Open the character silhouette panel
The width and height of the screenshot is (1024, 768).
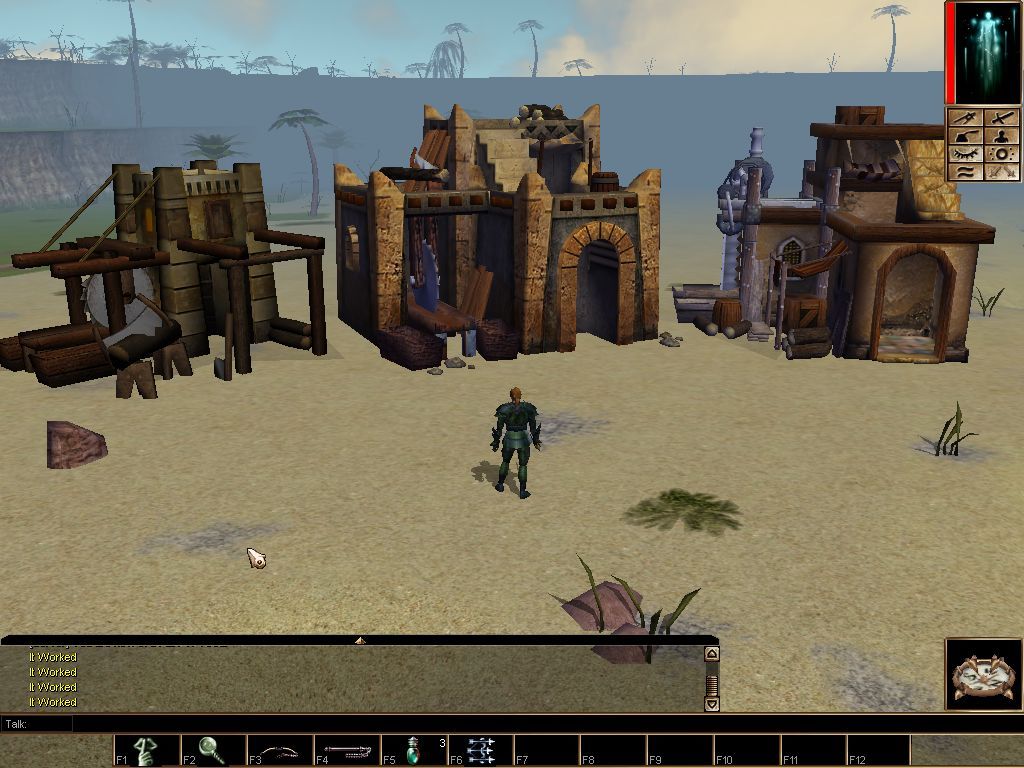1002,136
